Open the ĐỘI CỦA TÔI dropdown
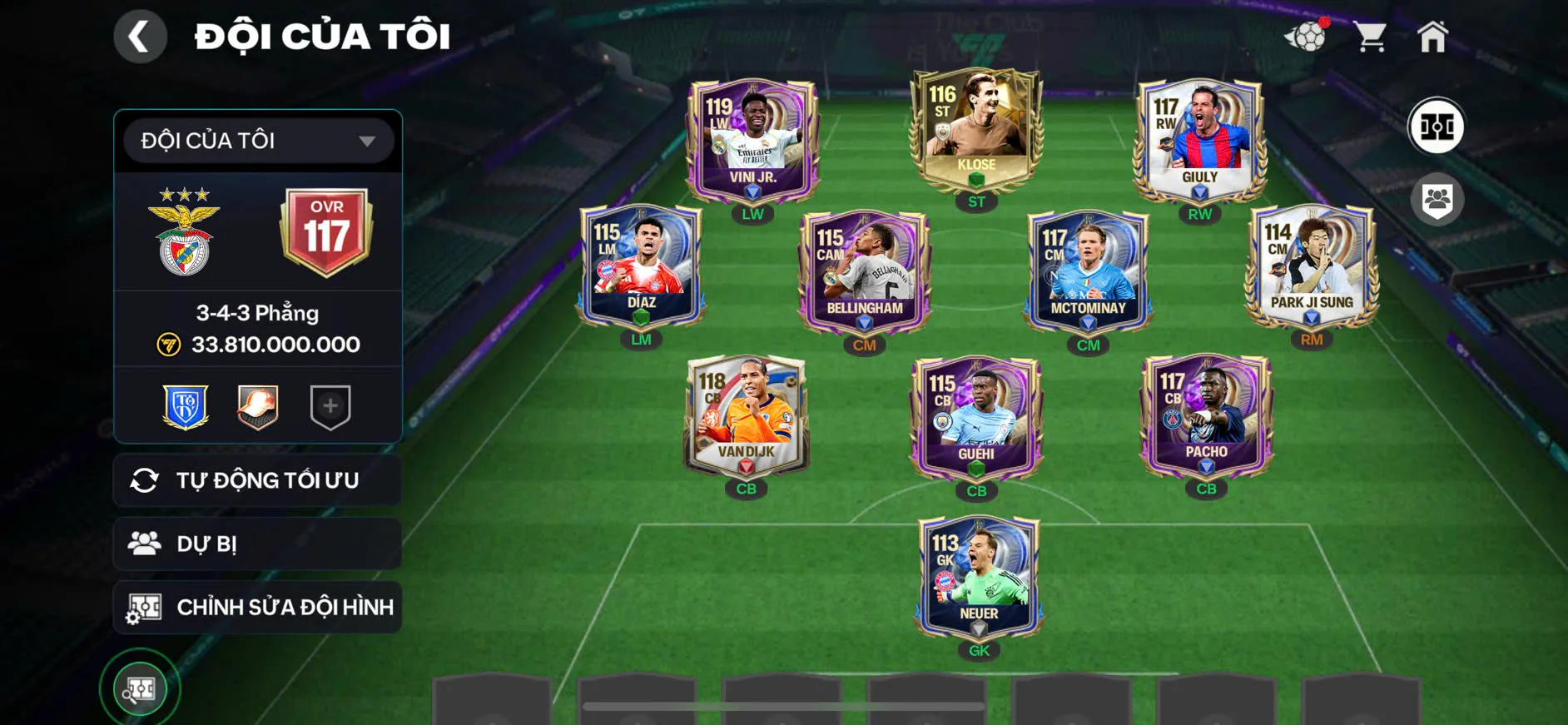This screenshot has width=1568, height=725. pyautogui.click(x=258, y=141)
